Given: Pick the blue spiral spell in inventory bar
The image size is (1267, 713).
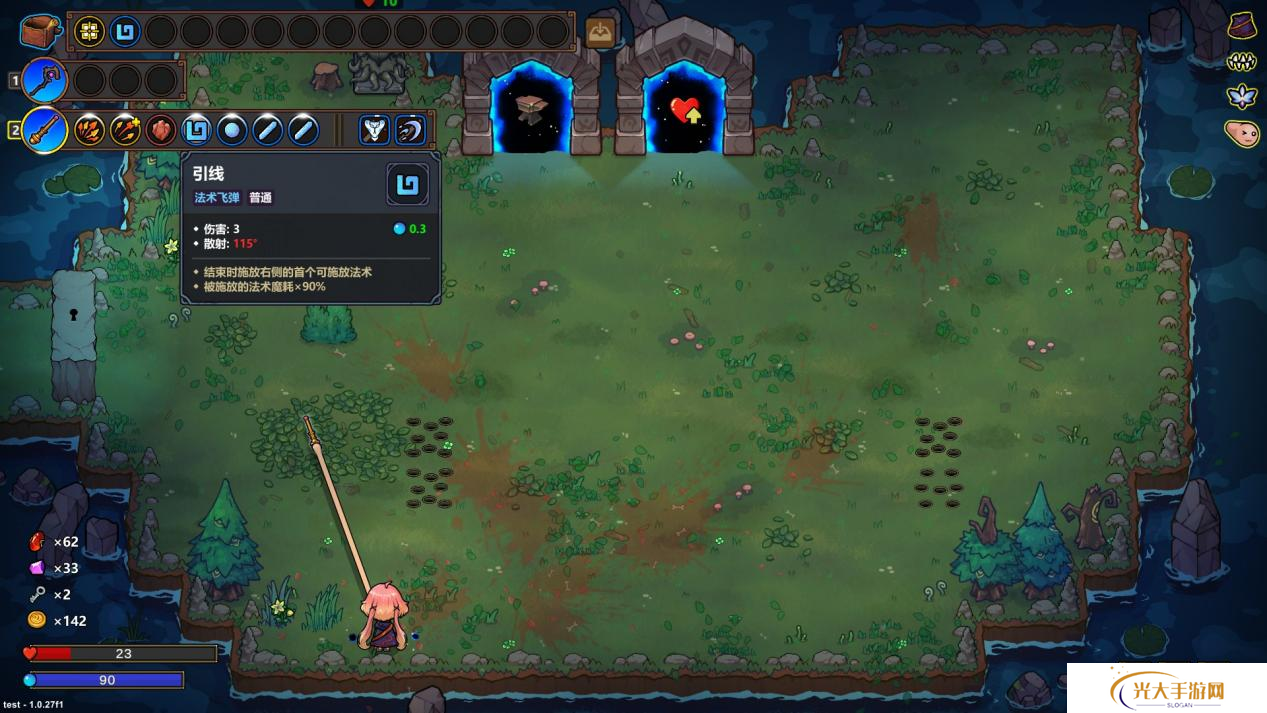Looking at the screenshot, I should pos(125,32).
